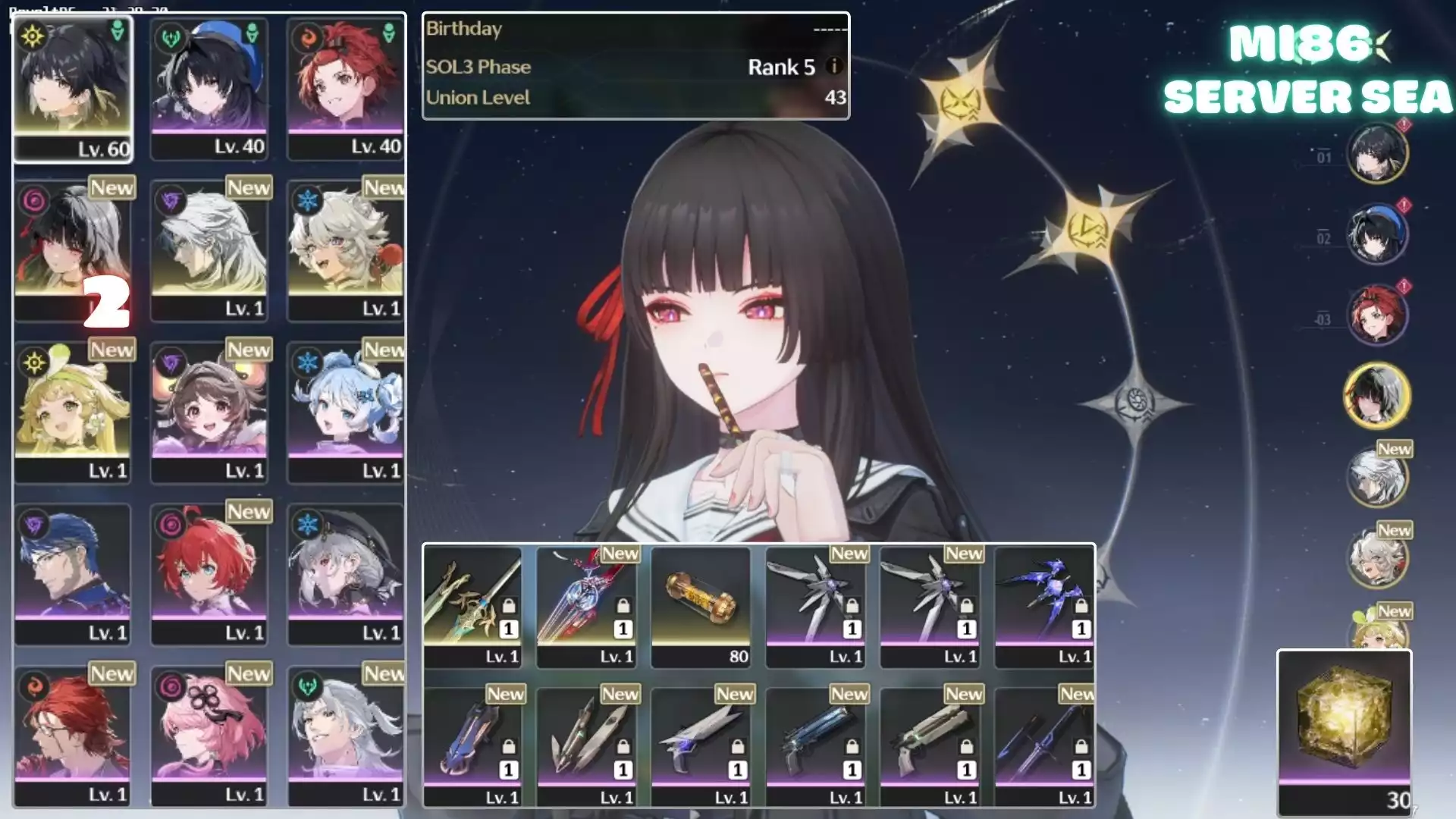The height and width of the screenshot is (819, 1456).
Task: Show SOL3 Phase rank info icon
Action: click(x=834, y=67)
